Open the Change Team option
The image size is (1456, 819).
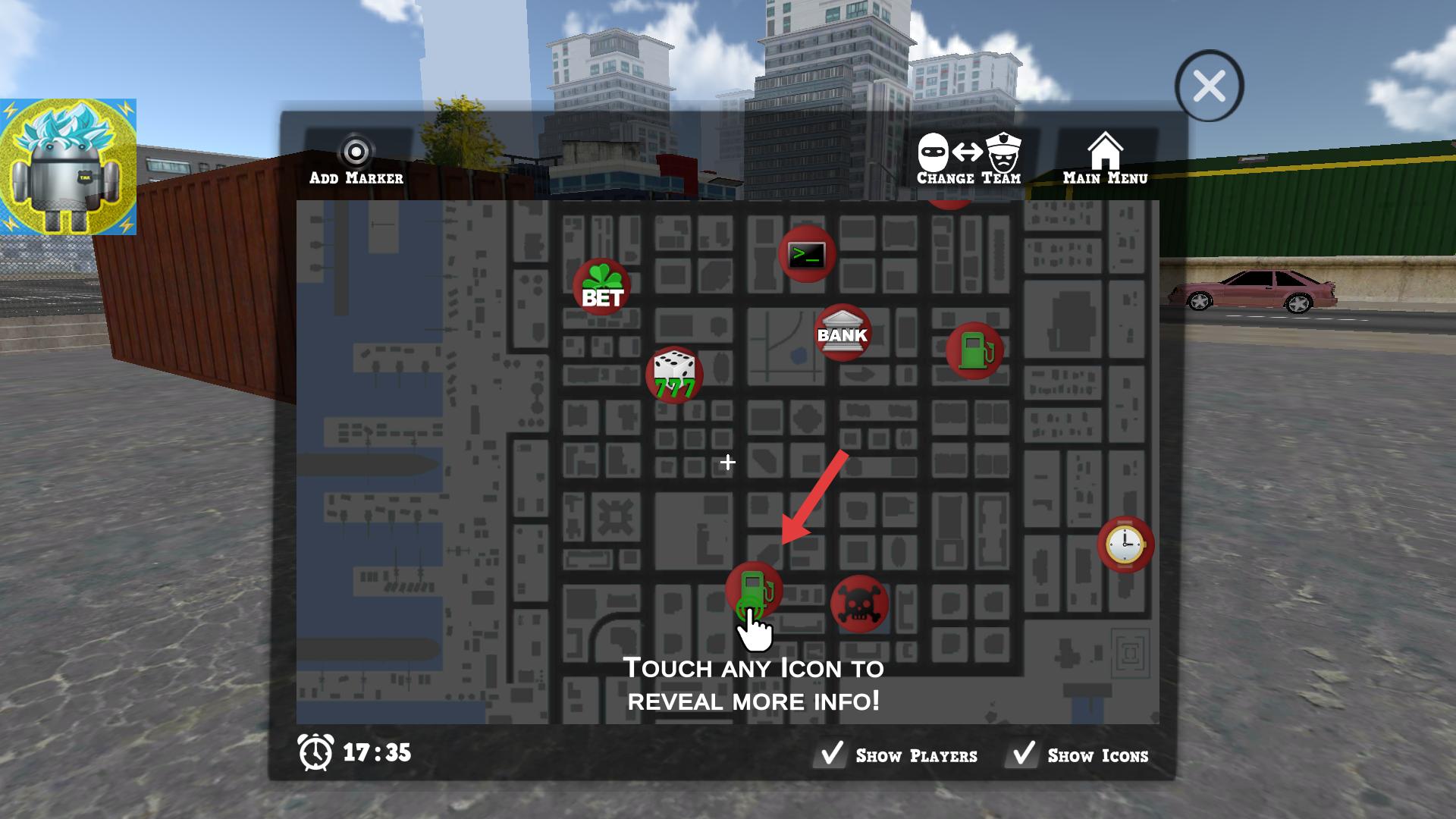click(969, 160)
